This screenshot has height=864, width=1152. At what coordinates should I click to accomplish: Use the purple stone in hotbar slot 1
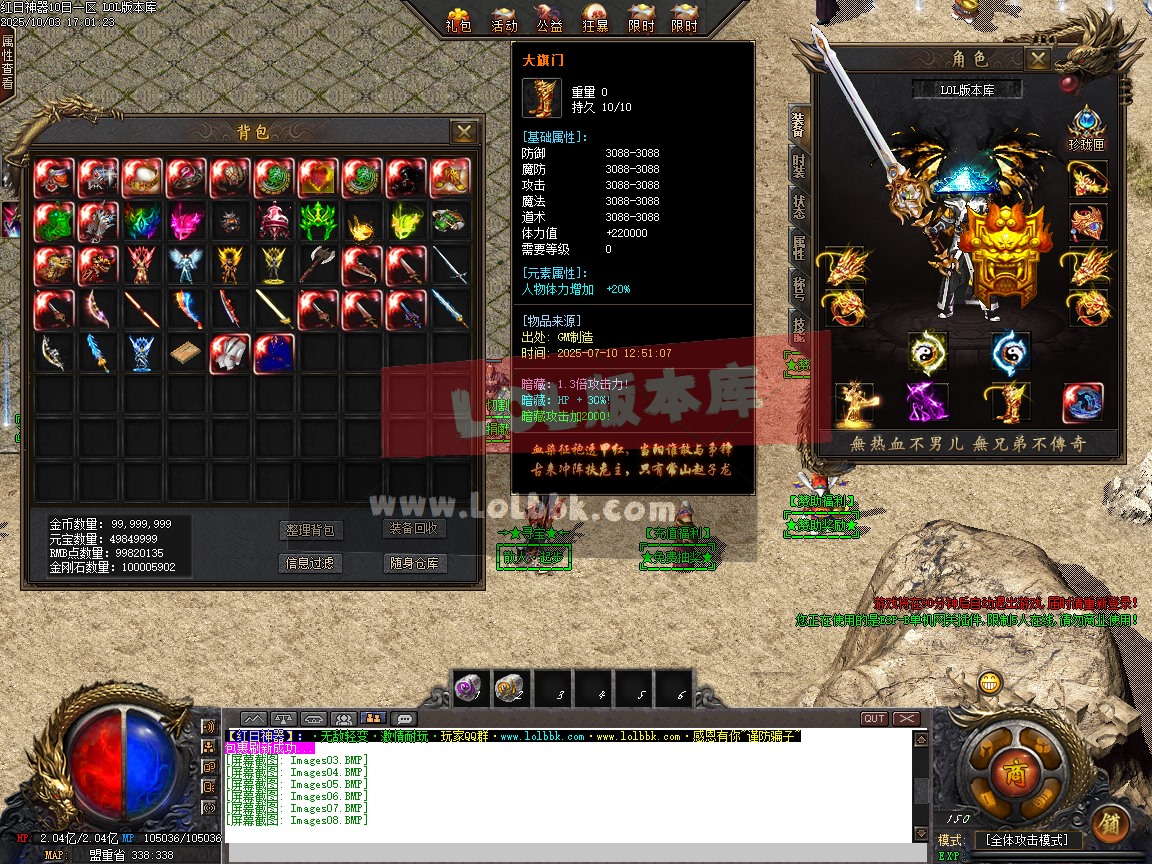470,687
